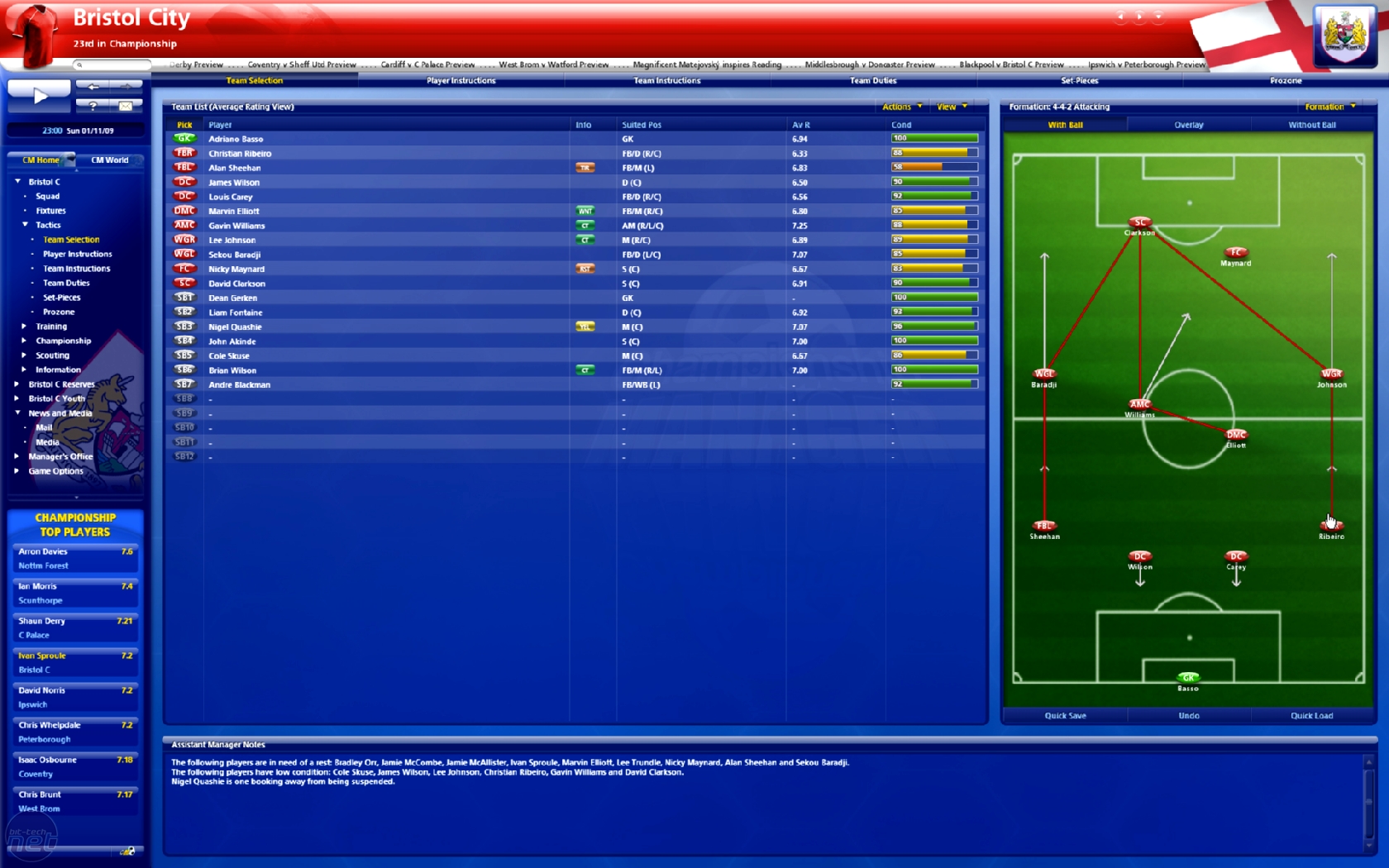Go back using the left arrow icon
Viewport: 1389px width, 868px height.
[93, 85]
